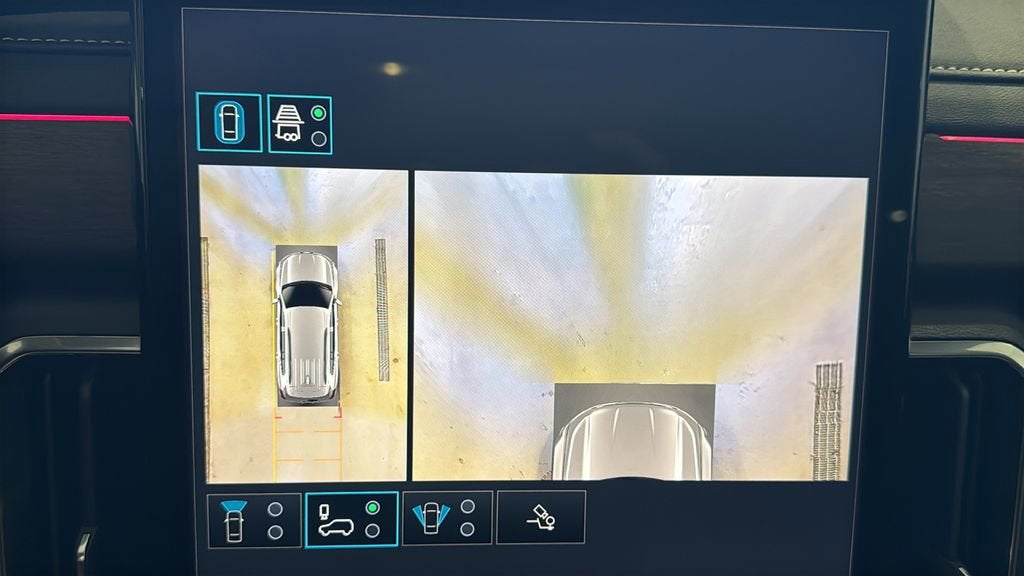Switch to the front camera view
The width and height of the screenshot is (1024, 576).
click(x=254, y=520)
